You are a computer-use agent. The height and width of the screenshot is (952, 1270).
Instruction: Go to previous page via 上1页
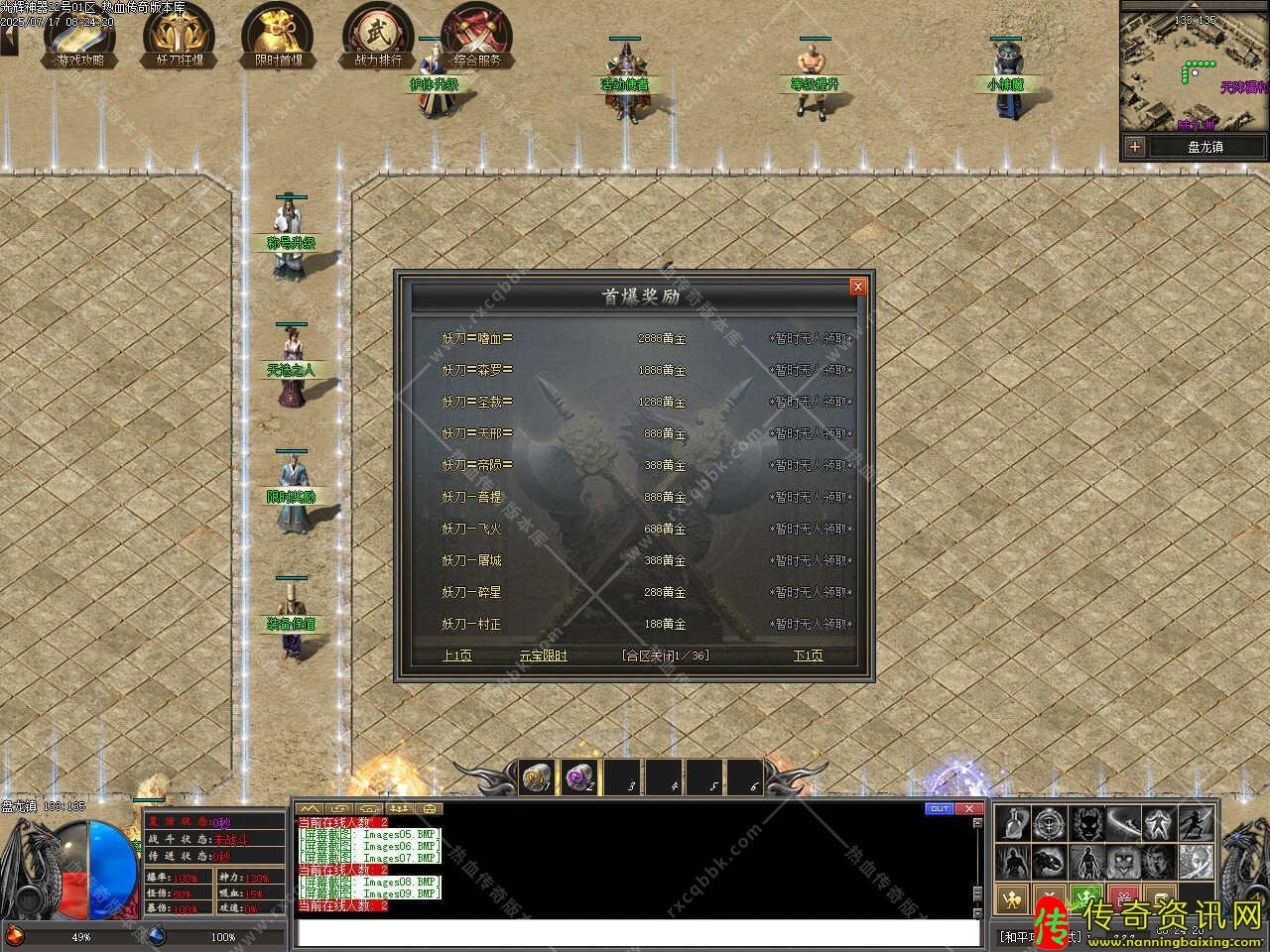click(x=456, y=655)
